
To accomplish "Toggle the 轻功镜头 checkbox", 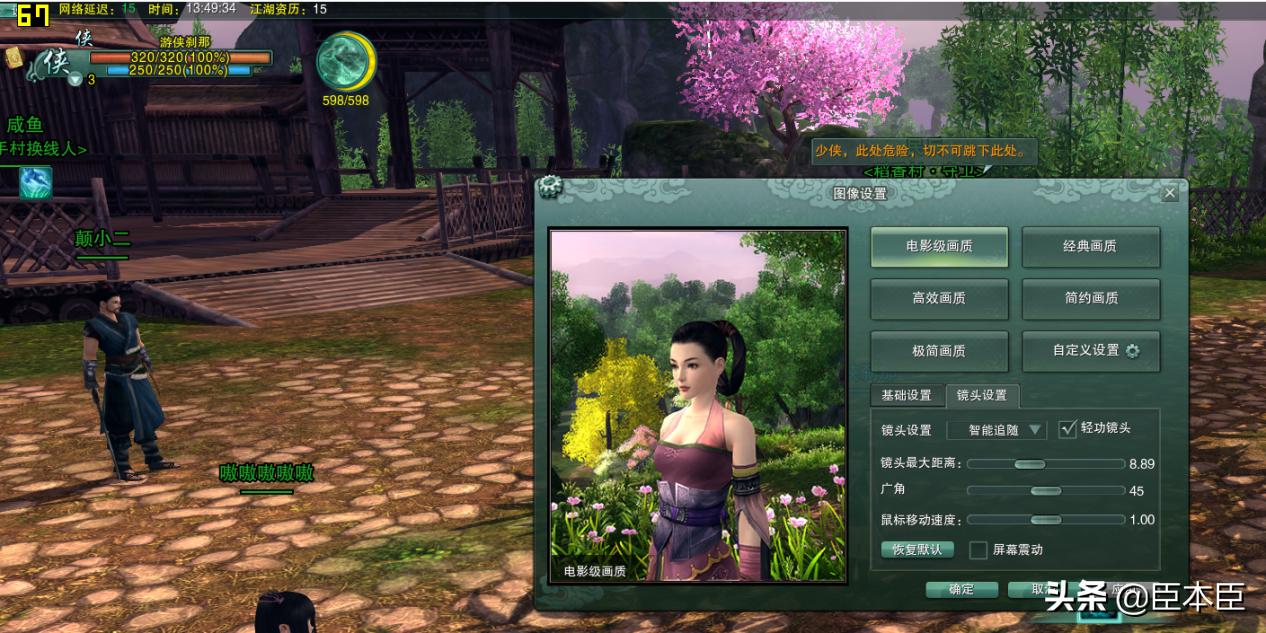I will coord(1068,428).
